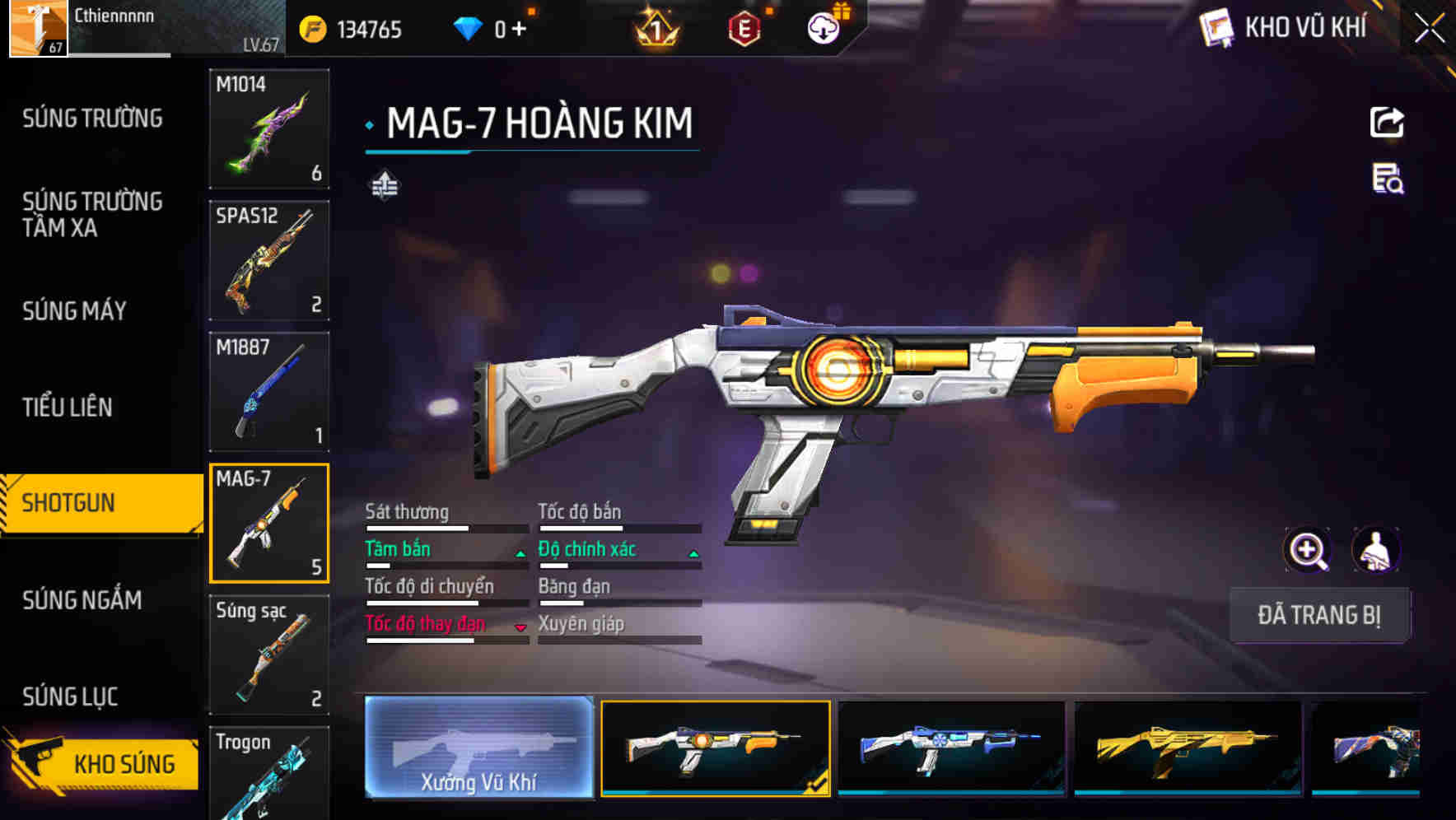The width and height of the screenshot is (1456, 820).
Task: Choose the all-gold MAG-7 skin thumbnail
Action: click(1188, 748)
